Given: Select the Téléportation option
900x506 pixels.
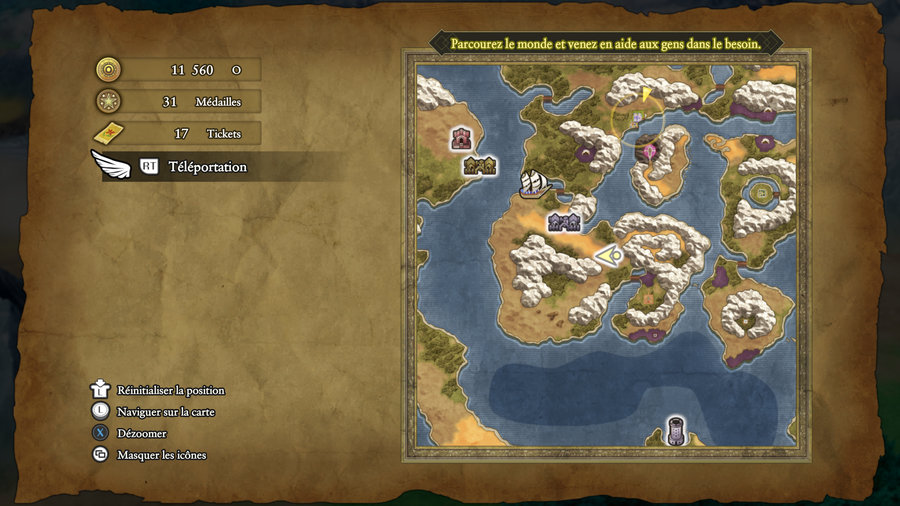Looking at the screenshot, I should [206, 167].
